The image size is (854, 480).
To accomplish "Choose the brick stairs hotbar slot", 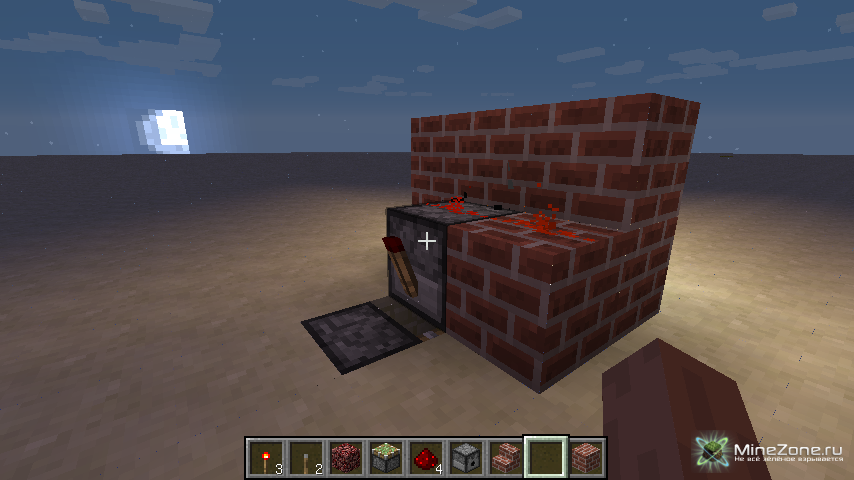I will [507, 457].
